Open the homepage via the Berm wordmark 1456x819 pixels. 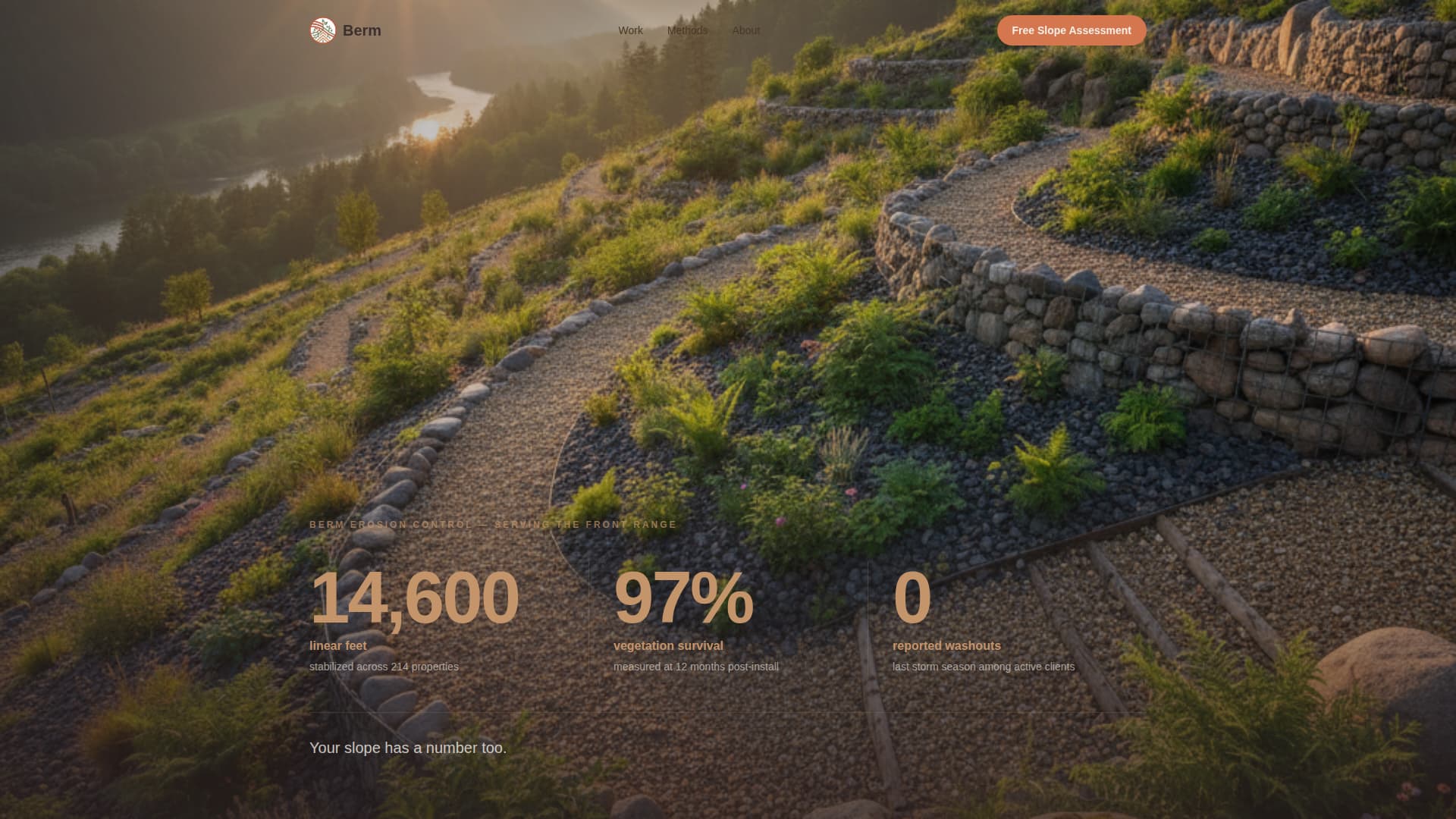(362, 30)
